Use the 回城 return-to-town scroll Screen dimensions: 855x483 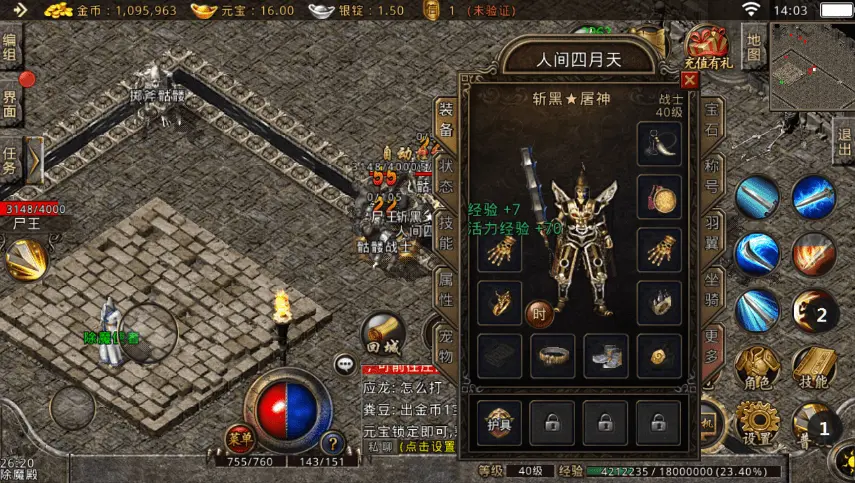(x=383, y=335)
